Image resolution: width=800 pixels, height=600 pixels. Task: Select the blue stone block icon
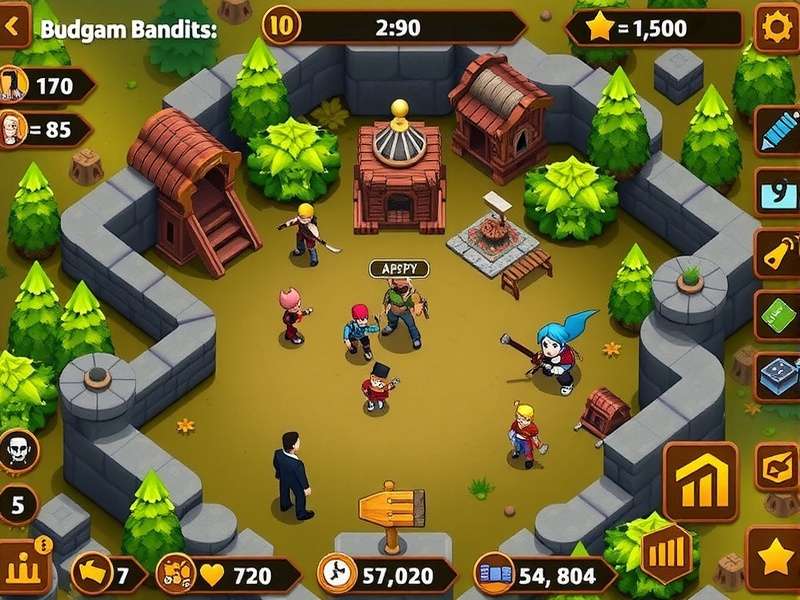(778, 377)
